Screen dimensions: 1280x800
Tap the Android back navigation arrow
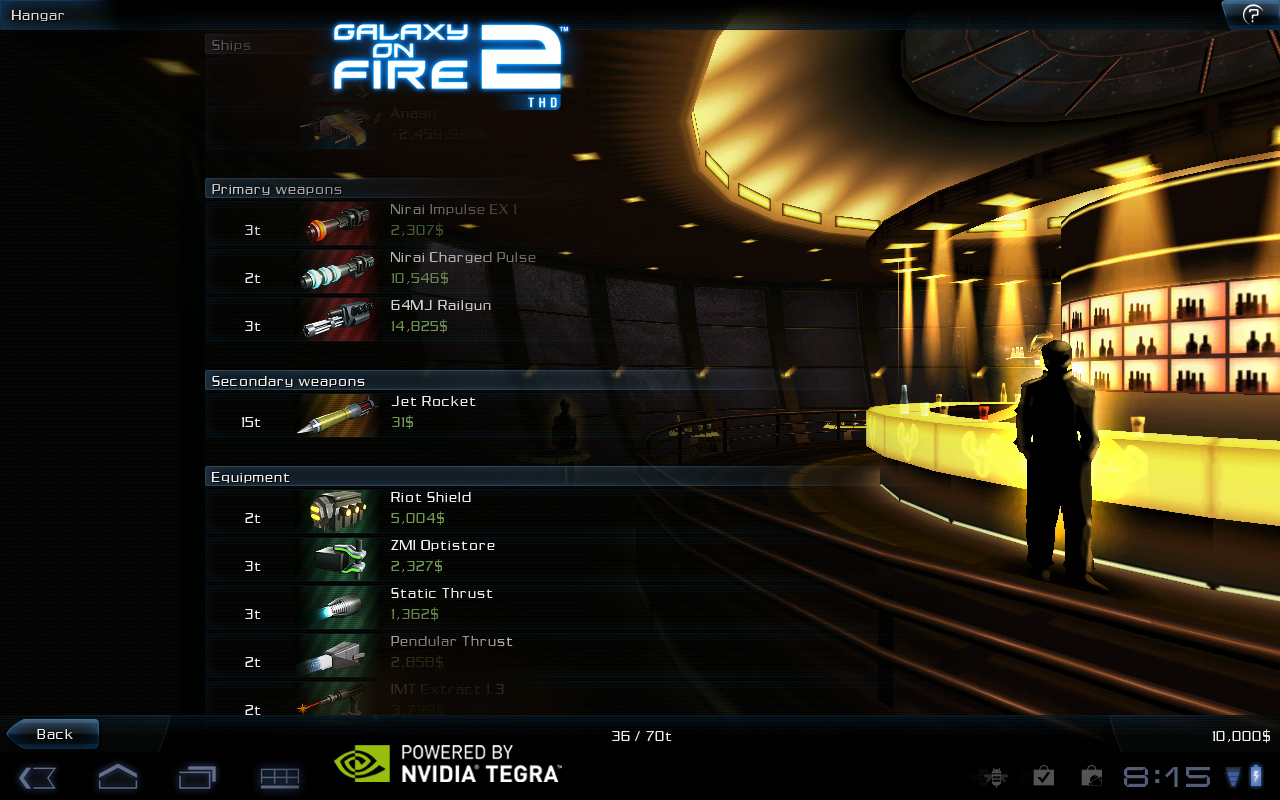pos(37,777)
